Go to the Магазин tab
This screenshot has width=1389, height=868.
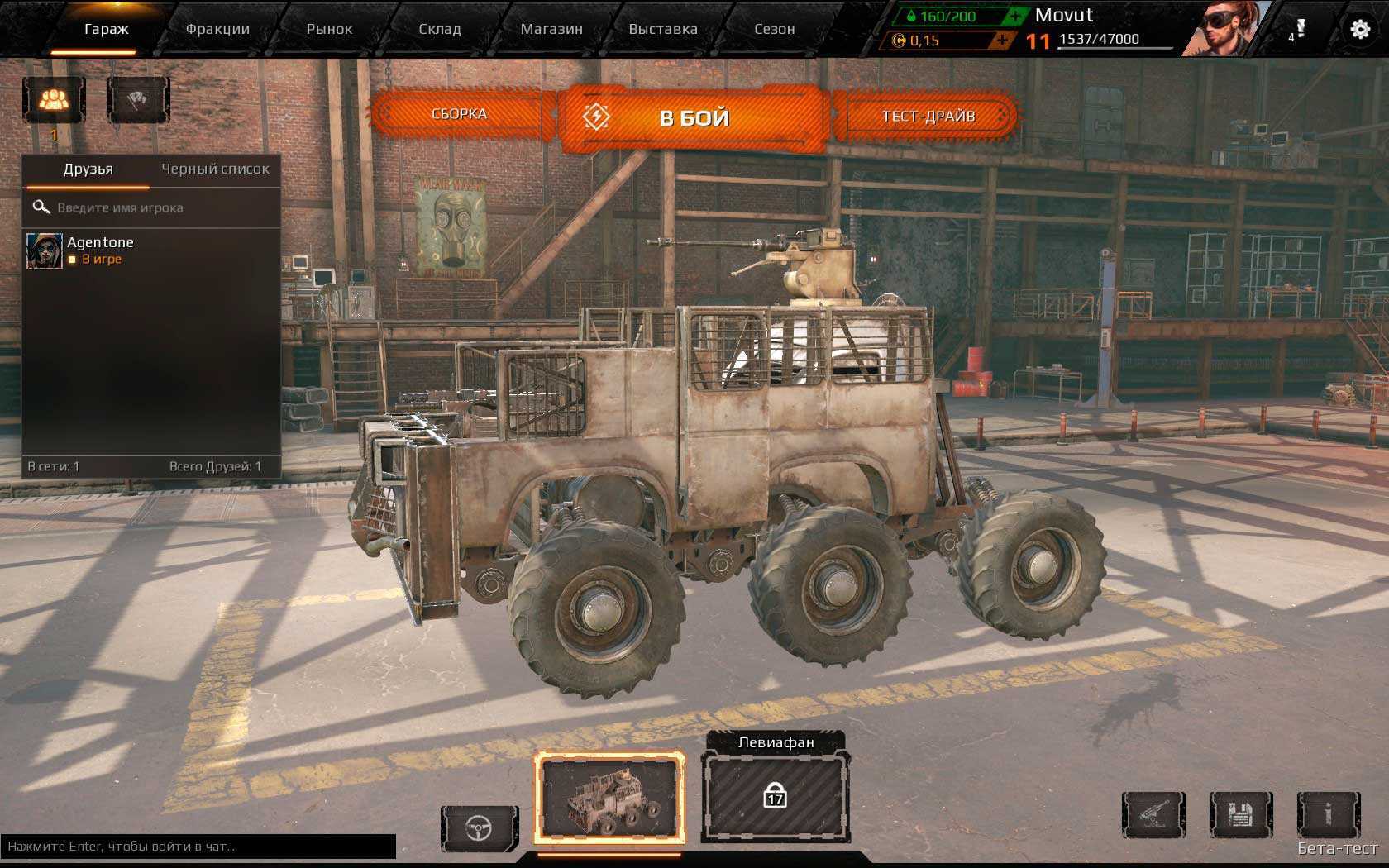[x=551, y=29]
